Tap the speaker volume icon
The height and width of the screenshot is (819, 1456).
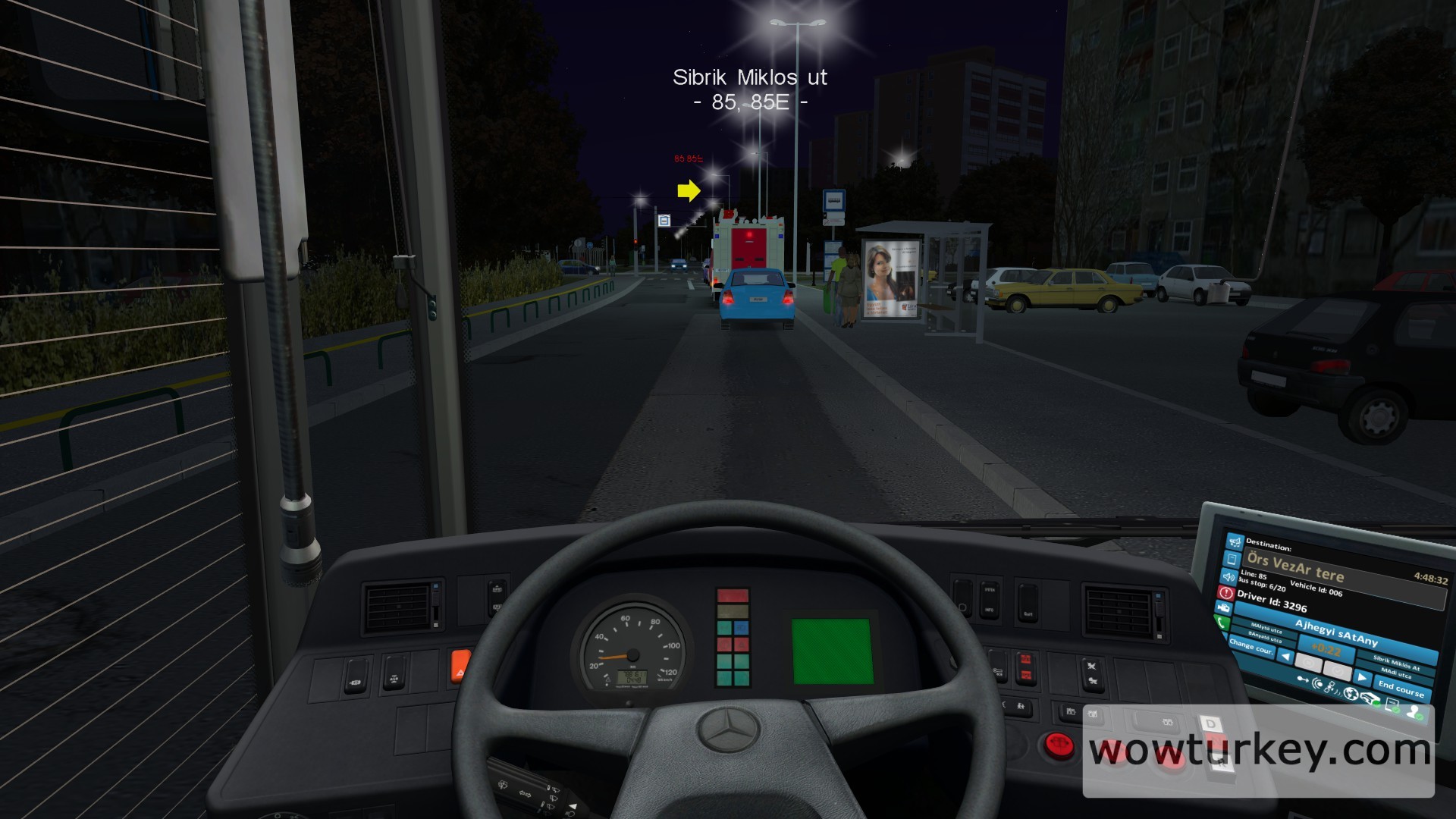(x=1229, y=576)
